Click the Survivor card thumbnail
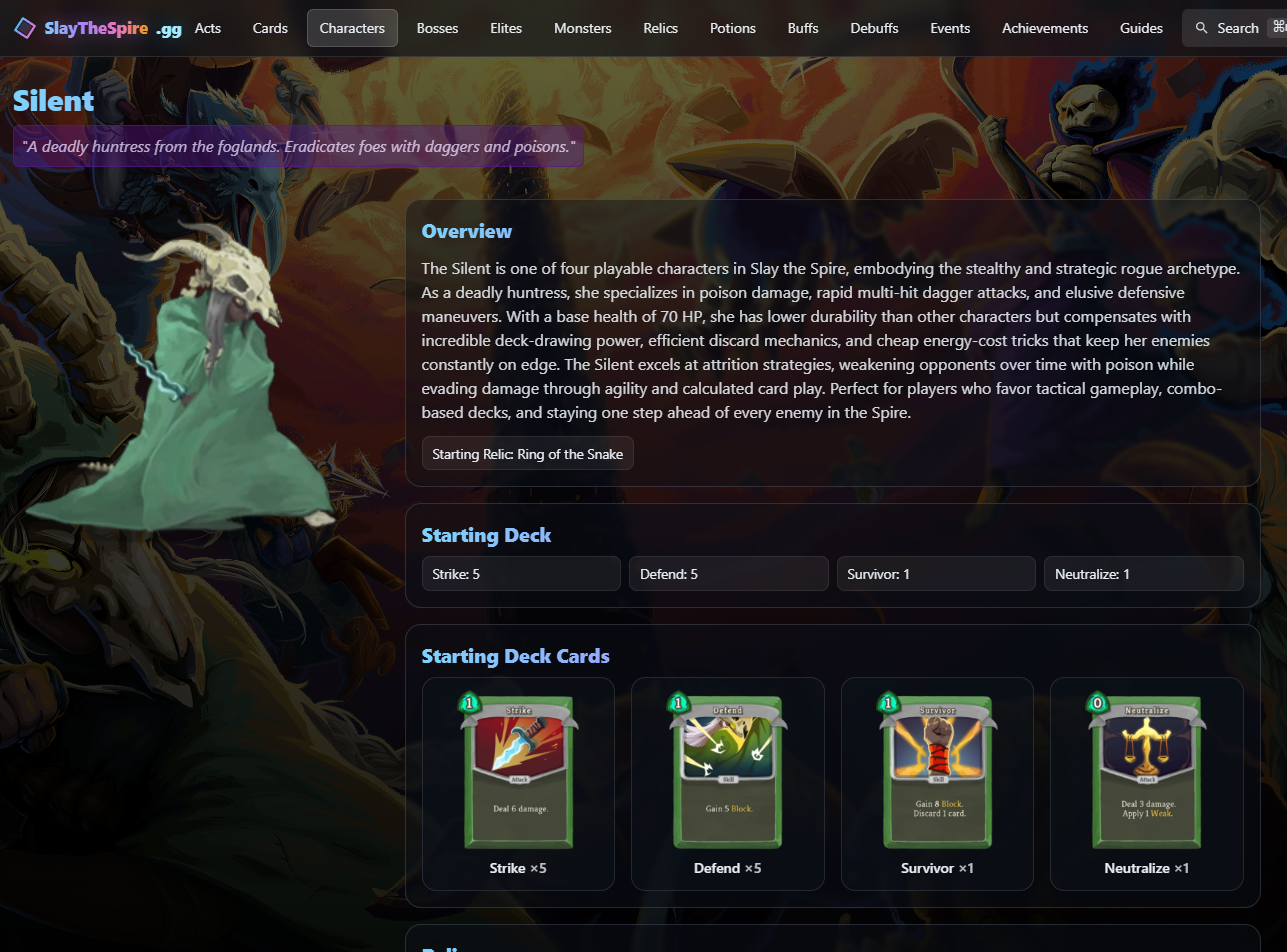Image resolution: width=1287 pixels, height=952 pixels. coord(937,770)
